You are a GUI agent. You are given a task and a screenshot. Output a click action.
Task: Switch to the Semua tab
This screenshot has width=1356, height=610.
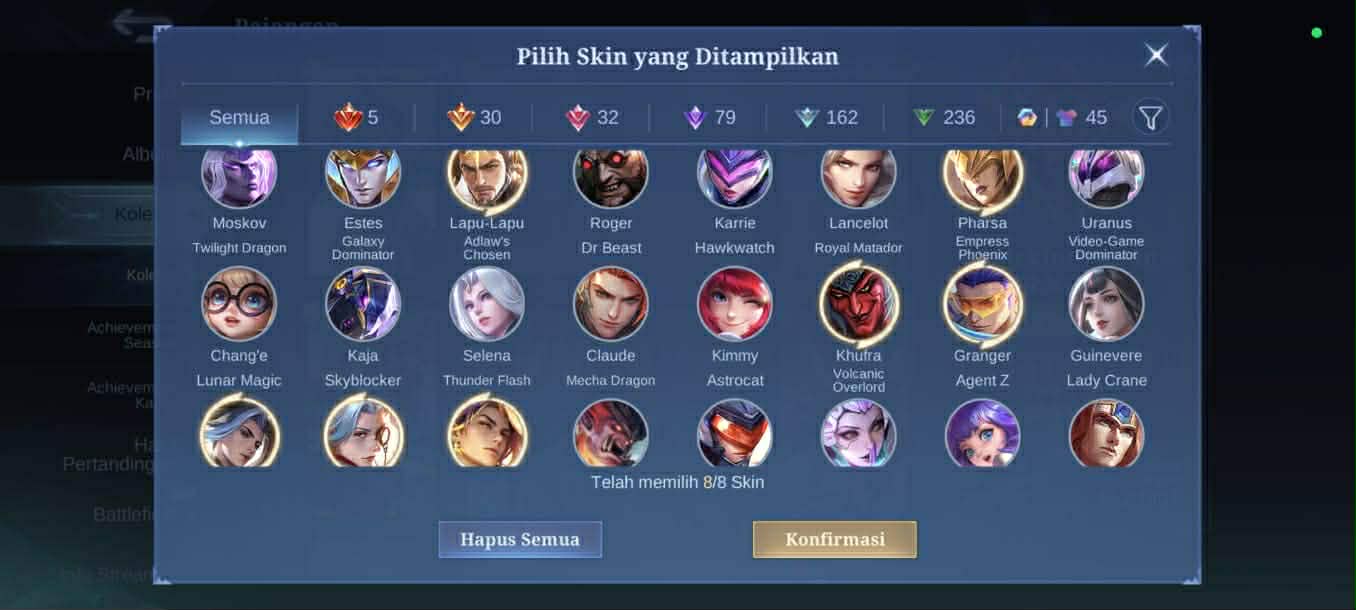[239, 118]
